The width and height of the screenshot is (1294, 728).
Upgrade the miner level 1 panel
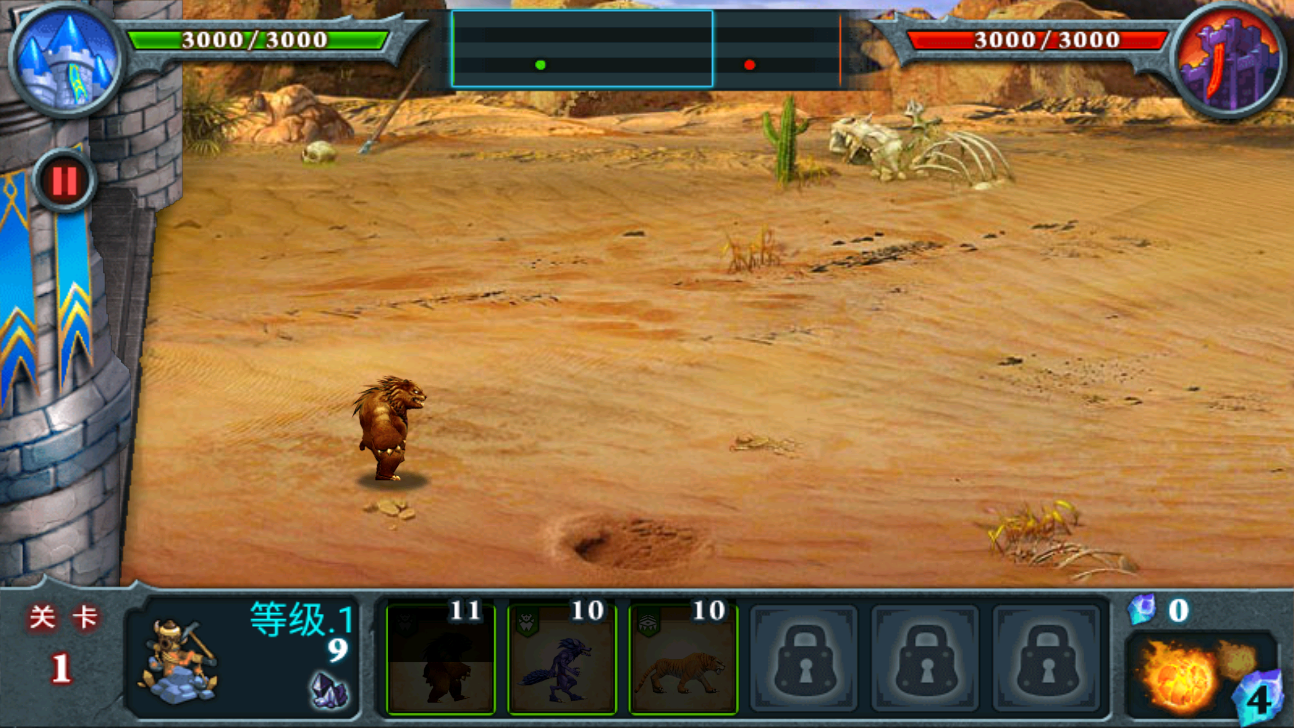(242, 656)
